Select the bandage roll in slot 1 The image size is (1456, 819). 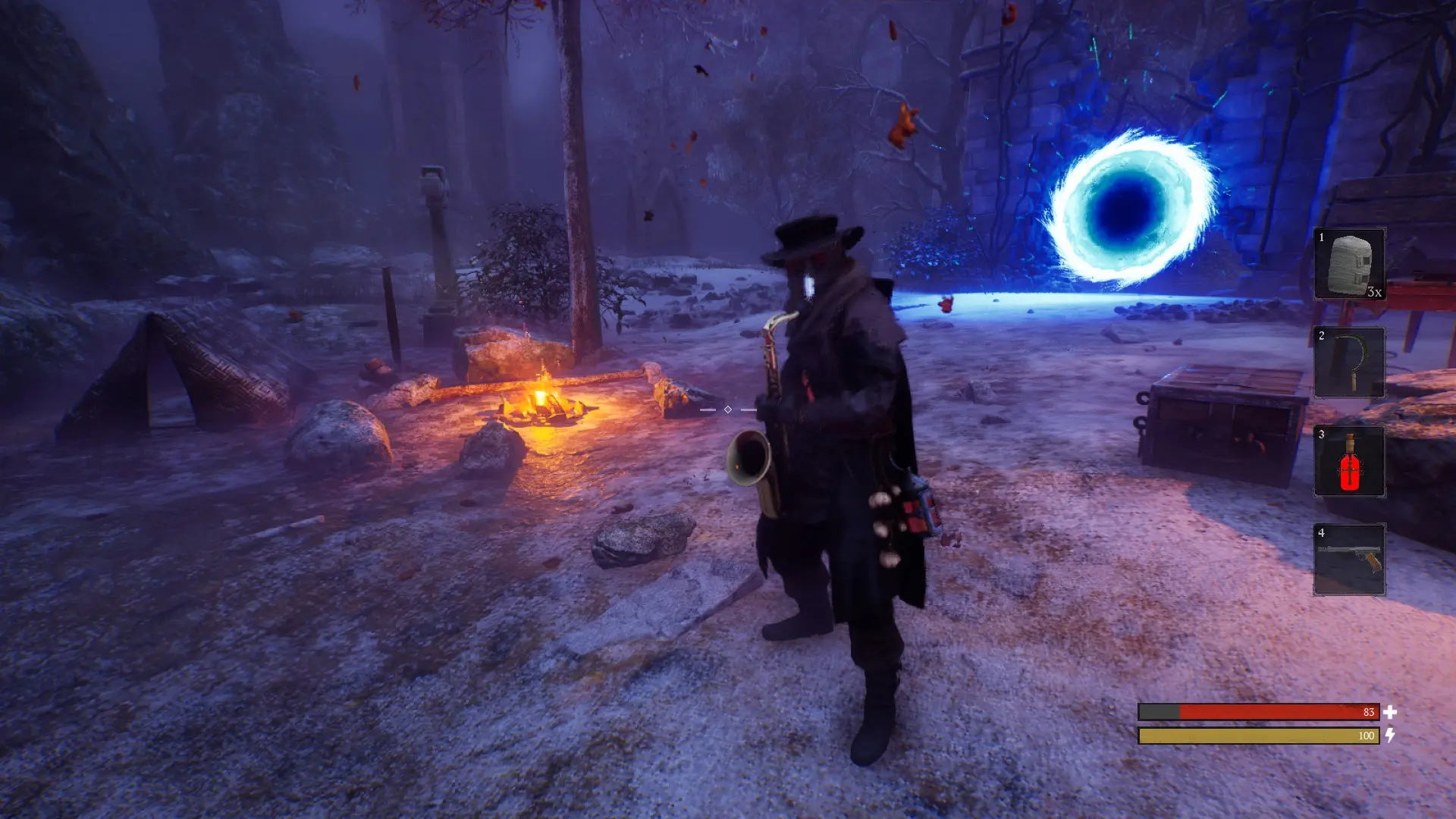1349,264
